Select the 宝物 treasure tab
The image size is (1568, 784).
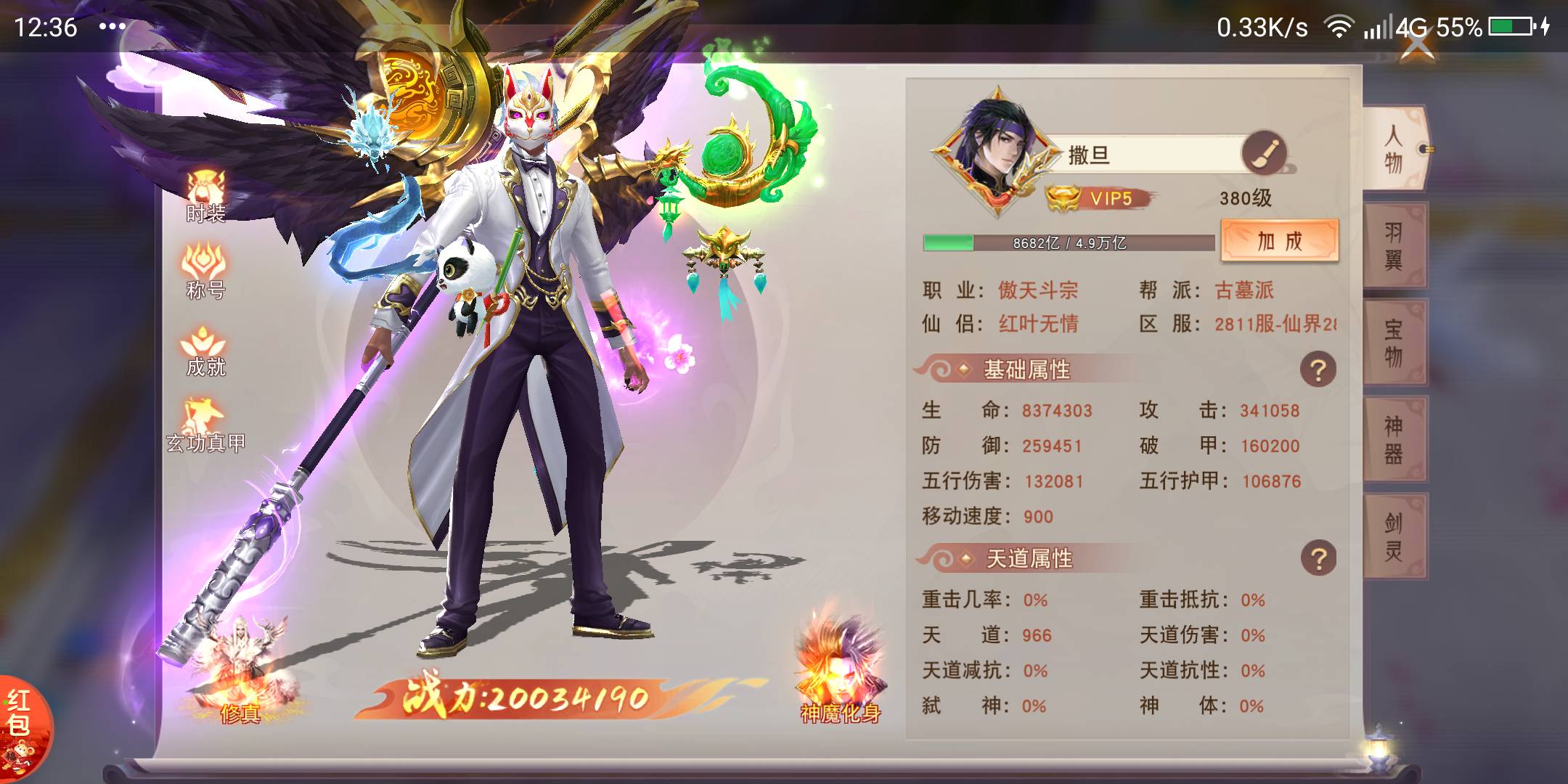pos(1394,343)
